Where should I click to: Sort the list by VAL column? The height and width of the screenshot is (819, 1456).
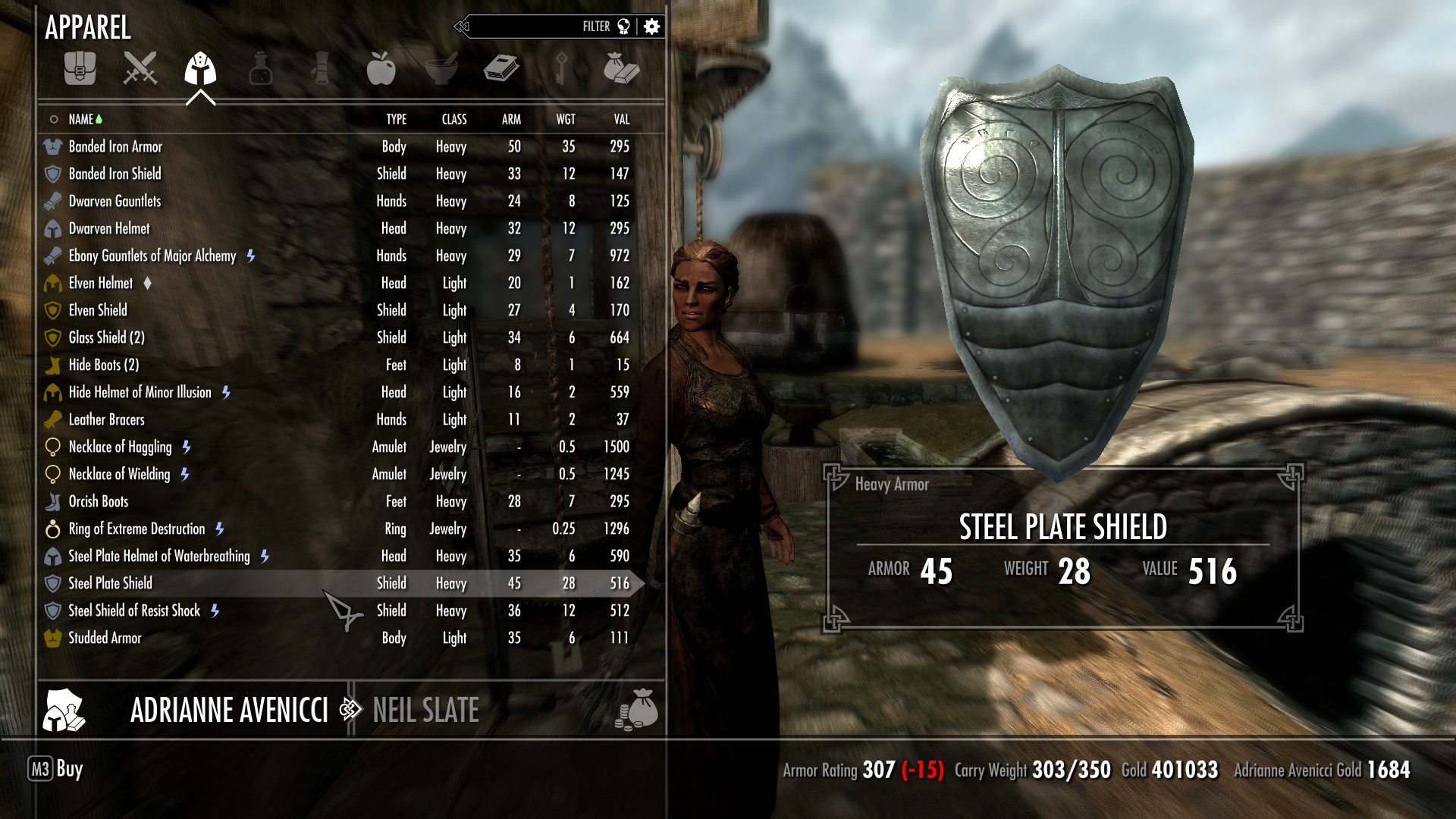coord(621,119)
